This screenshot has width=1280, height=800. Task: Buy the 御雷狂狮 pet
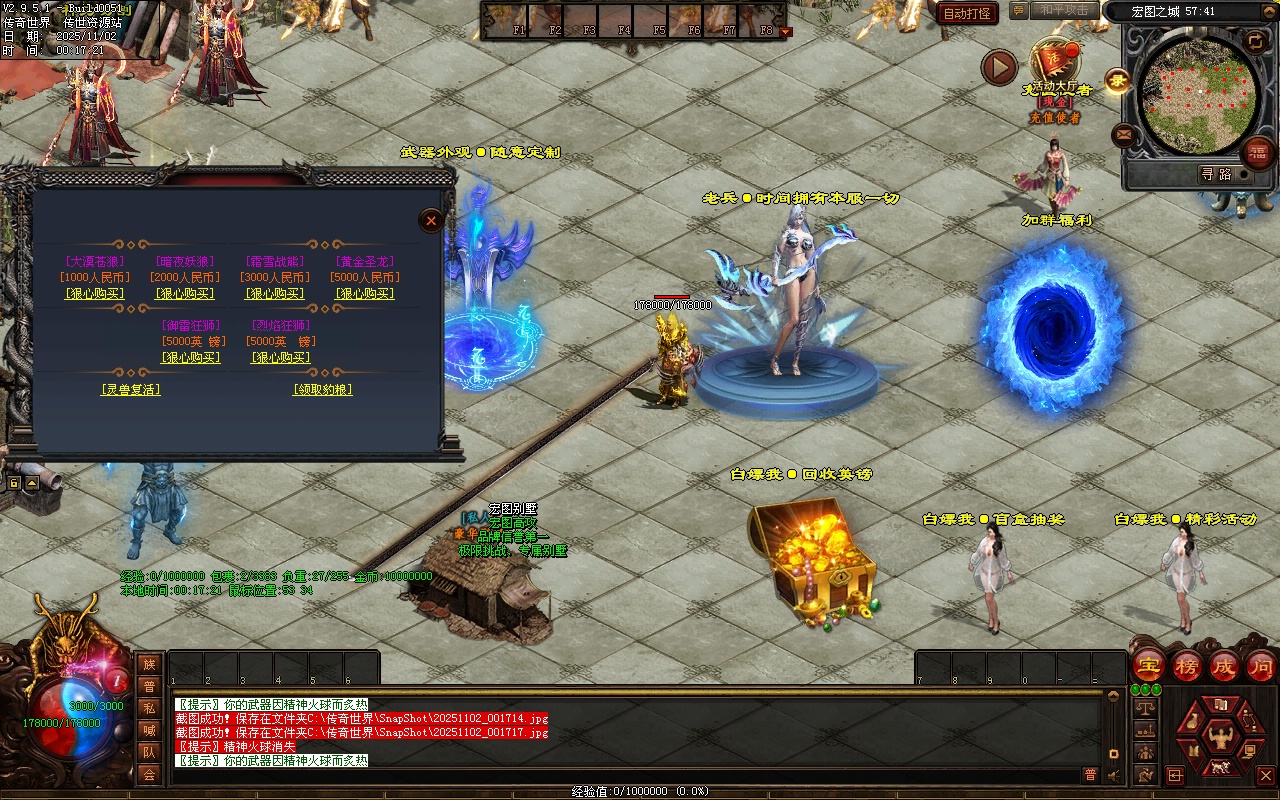tap(190, 358)
